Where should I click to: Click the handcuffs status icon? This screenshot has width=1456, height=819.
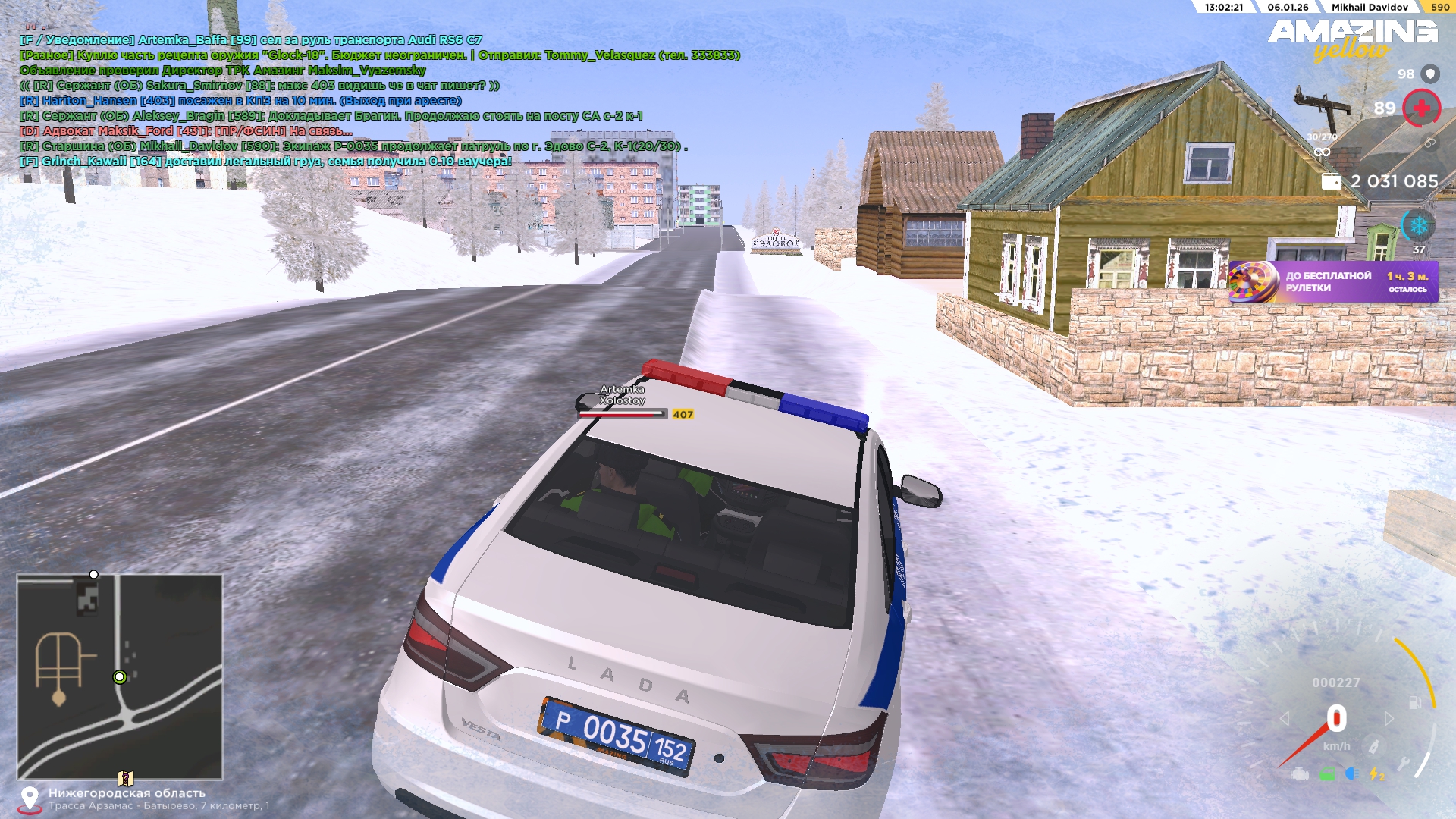(1429, 143)
